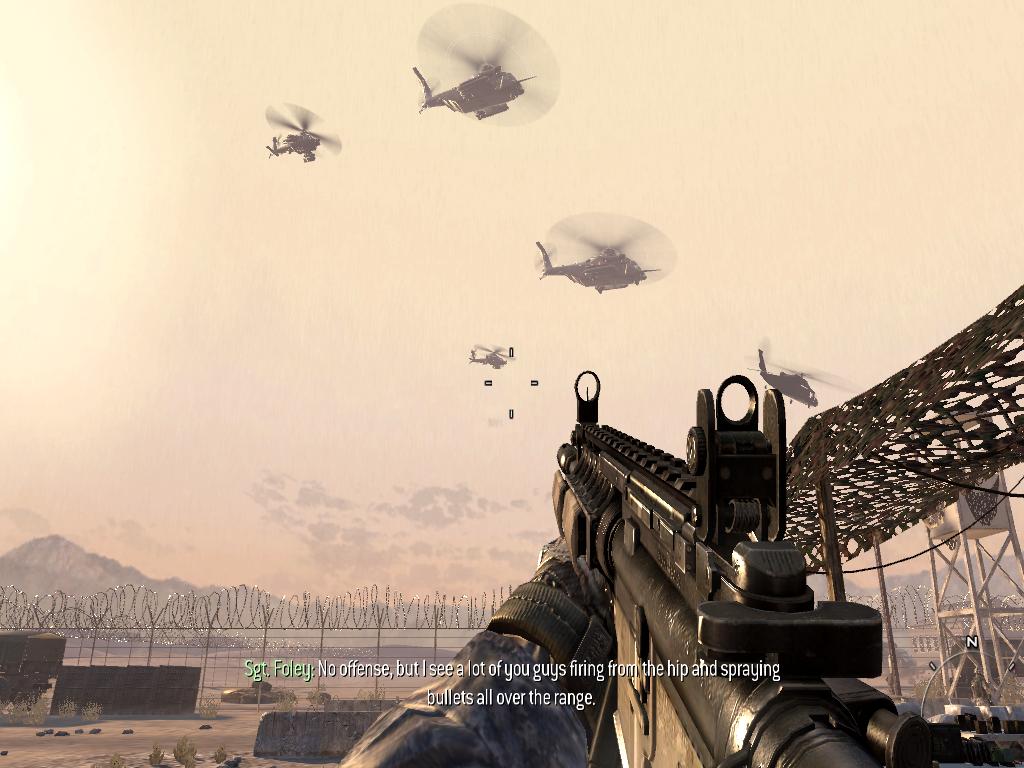The height and width of the screenshot is (768, 1024).
Task: Click the compass north marker
Action: coord(971,642)
